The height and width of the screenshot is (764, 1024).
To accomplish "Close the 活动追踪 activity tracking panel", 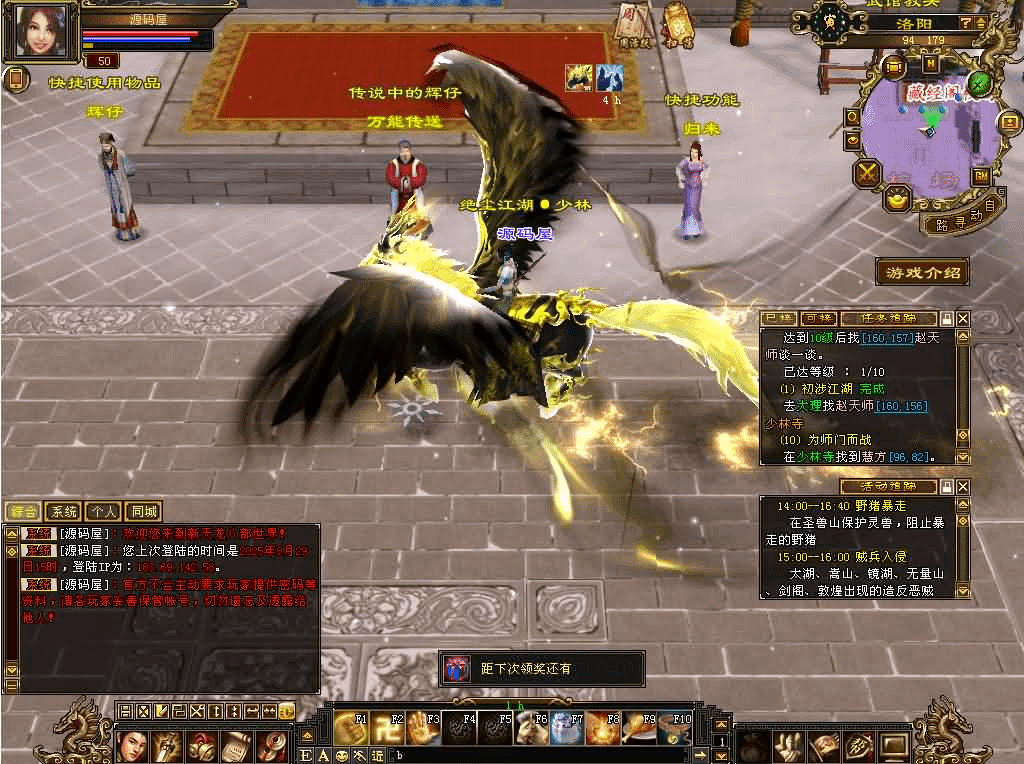I will (x=963, y=486).
